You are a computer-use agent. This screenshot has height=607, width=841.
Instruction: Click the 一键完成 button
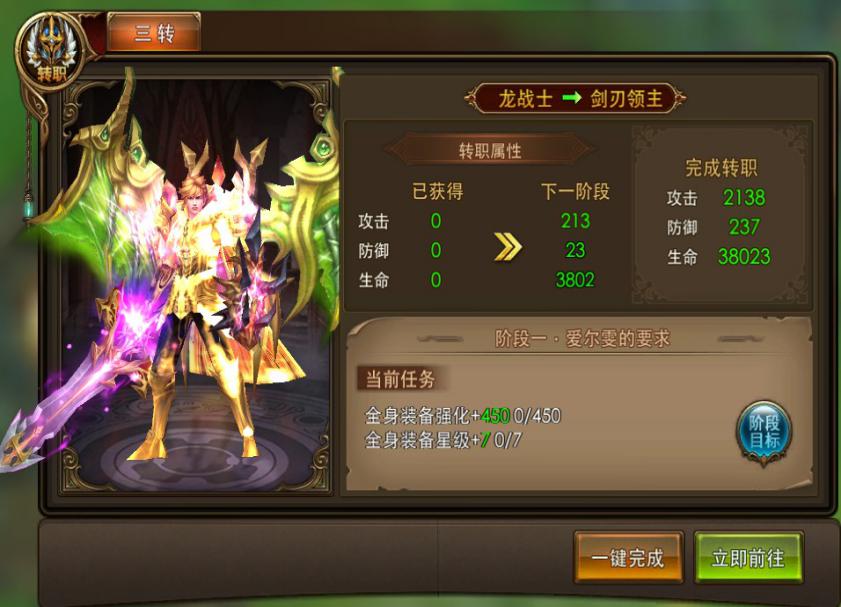pos(628,558)
